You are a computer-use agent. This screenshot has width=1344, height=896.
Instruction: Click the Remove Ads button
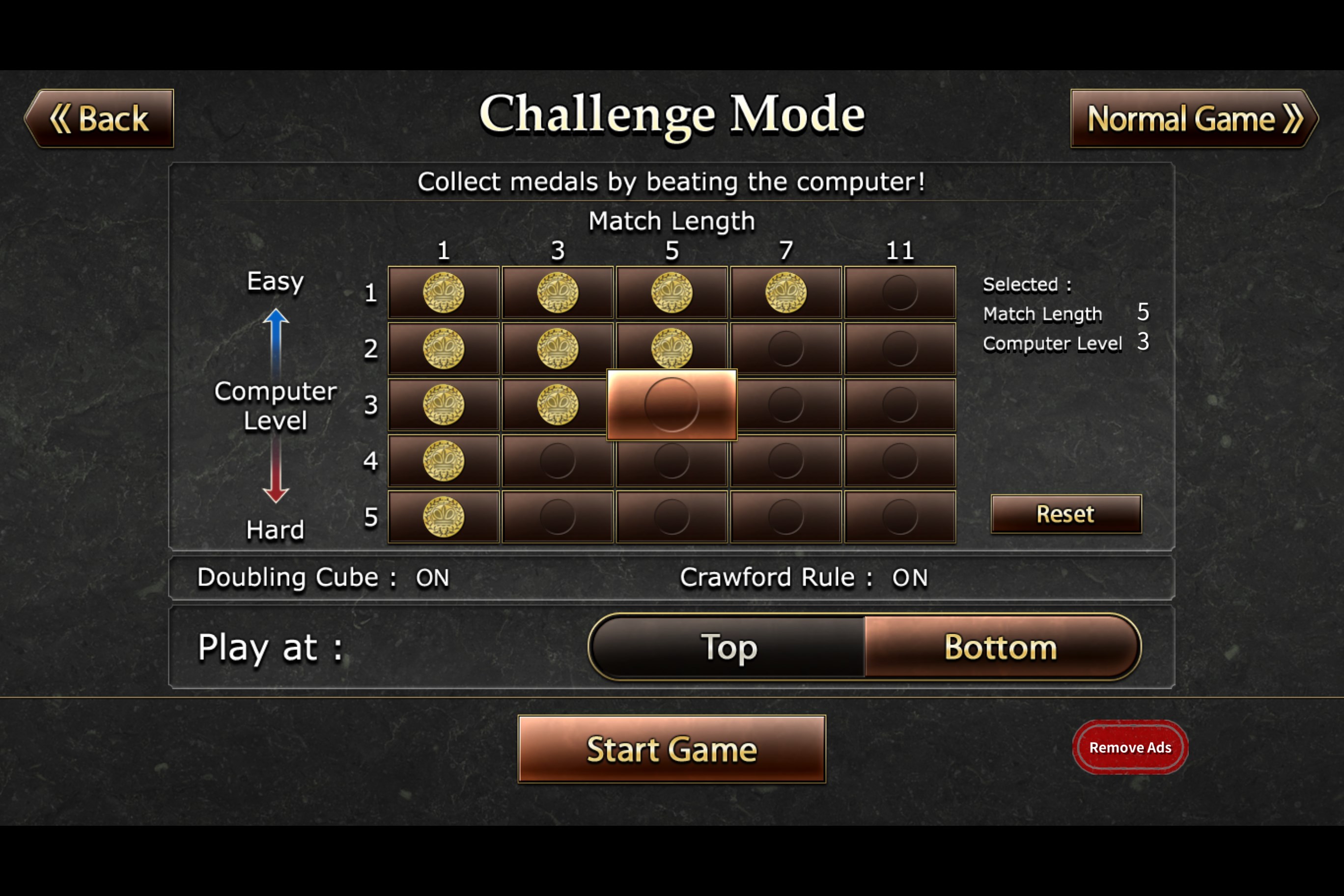[1130, 747]
